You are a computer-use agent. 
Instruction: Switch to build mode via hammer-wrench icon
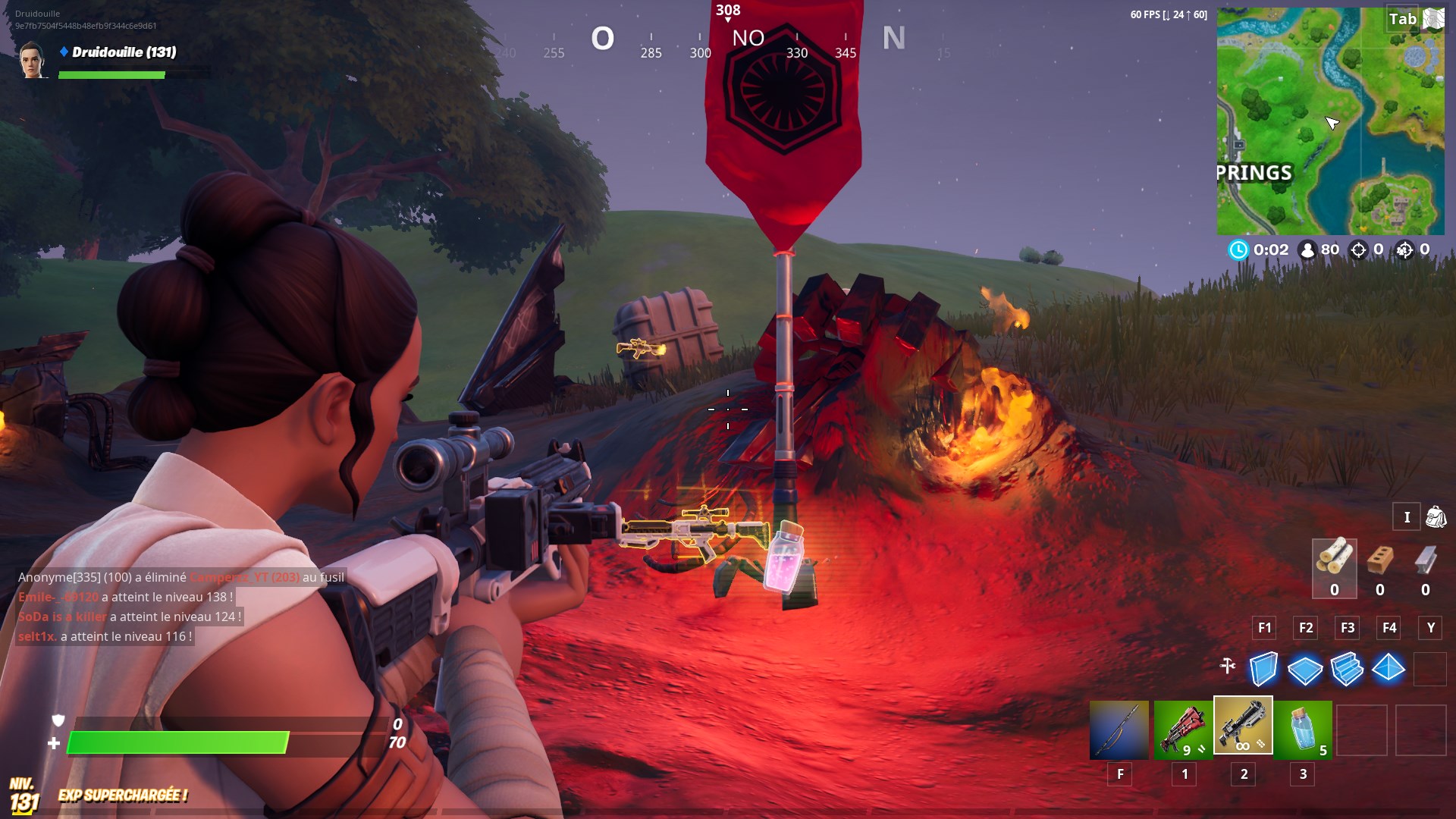(x=1228, y=666)
